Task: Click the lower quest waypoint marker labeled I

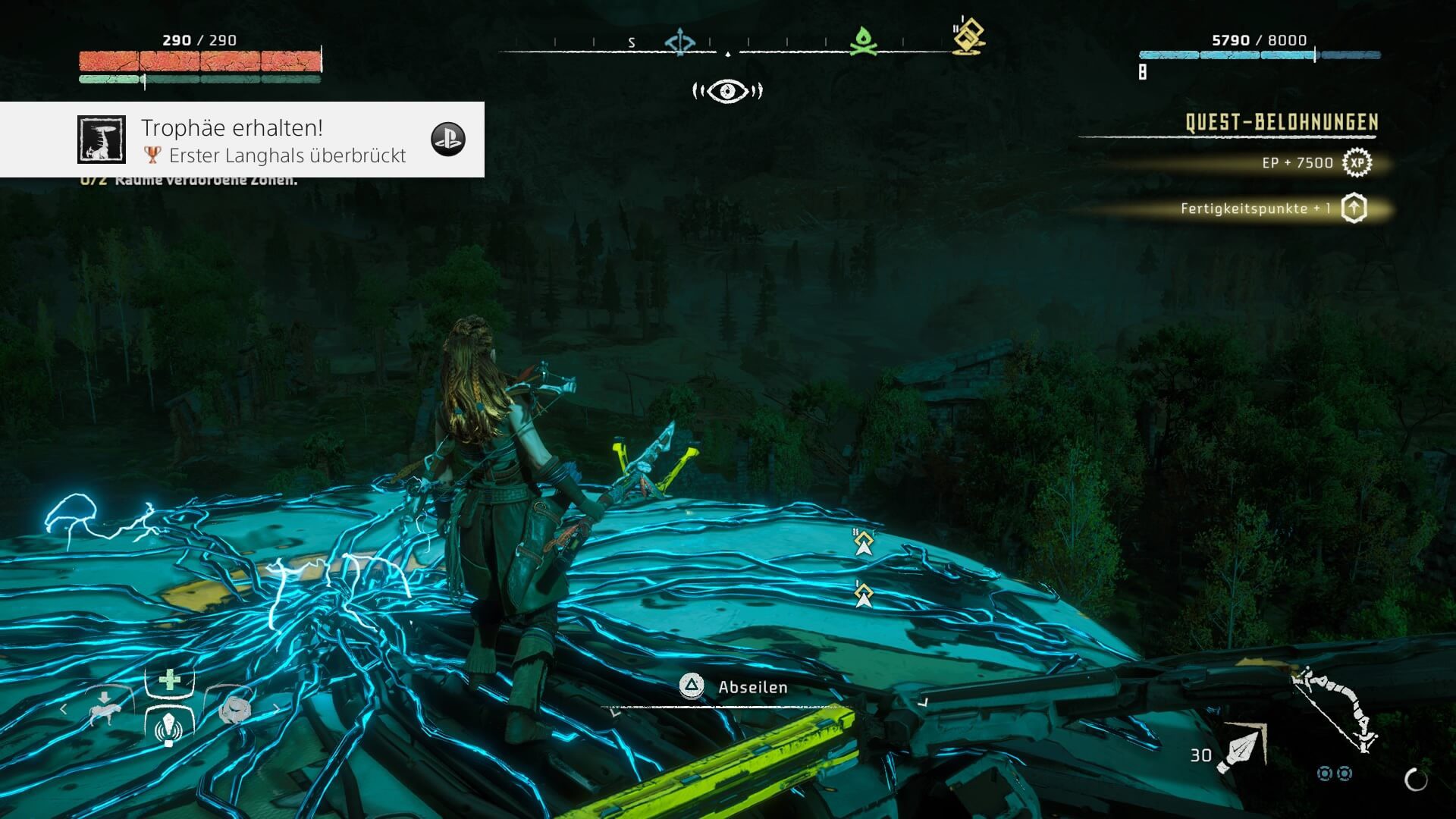Action: click(x=864, y=595)
